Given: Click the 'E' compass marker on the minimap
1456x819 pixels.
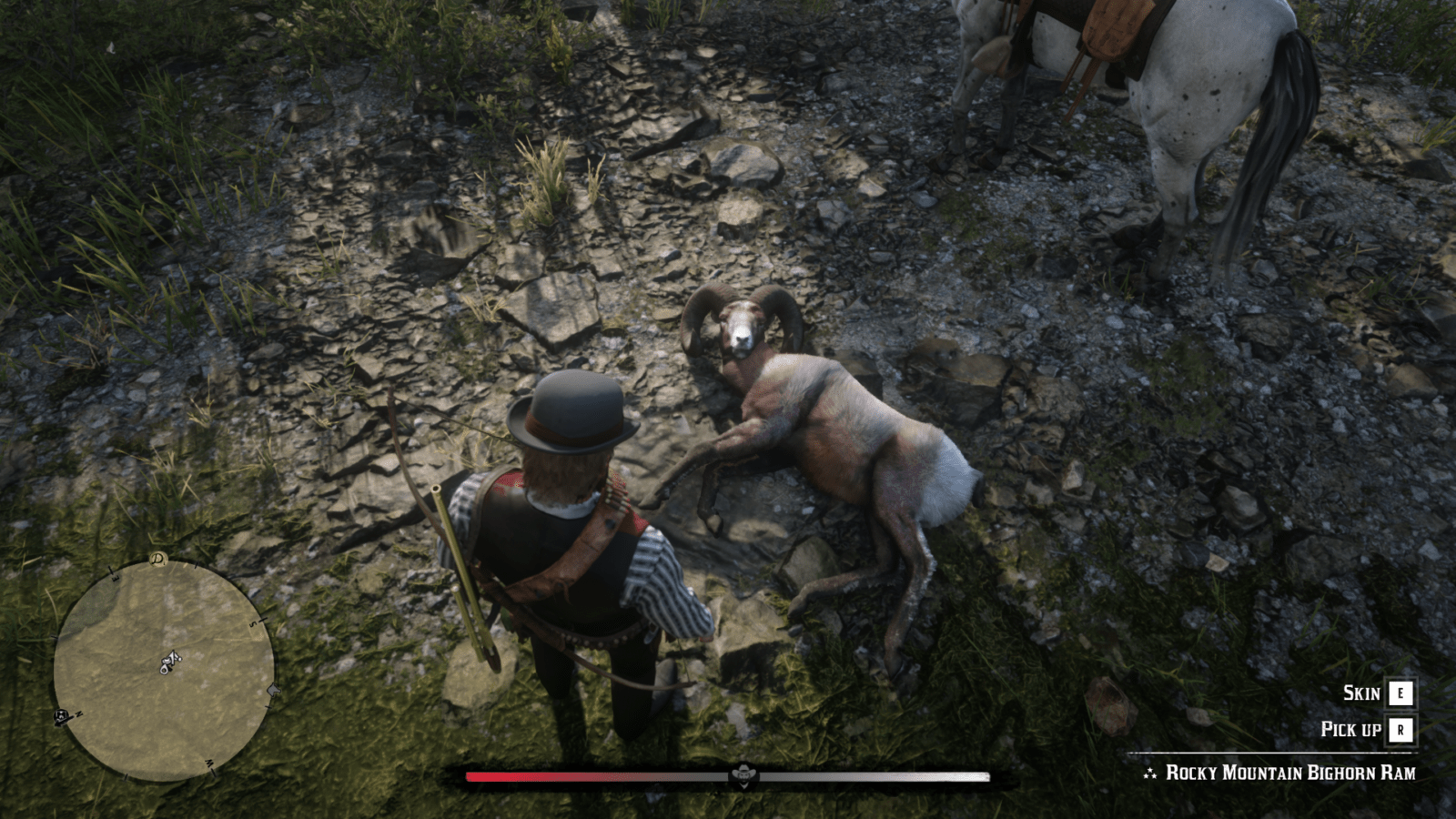Looking at the screenshot, I should click(115, 578).
